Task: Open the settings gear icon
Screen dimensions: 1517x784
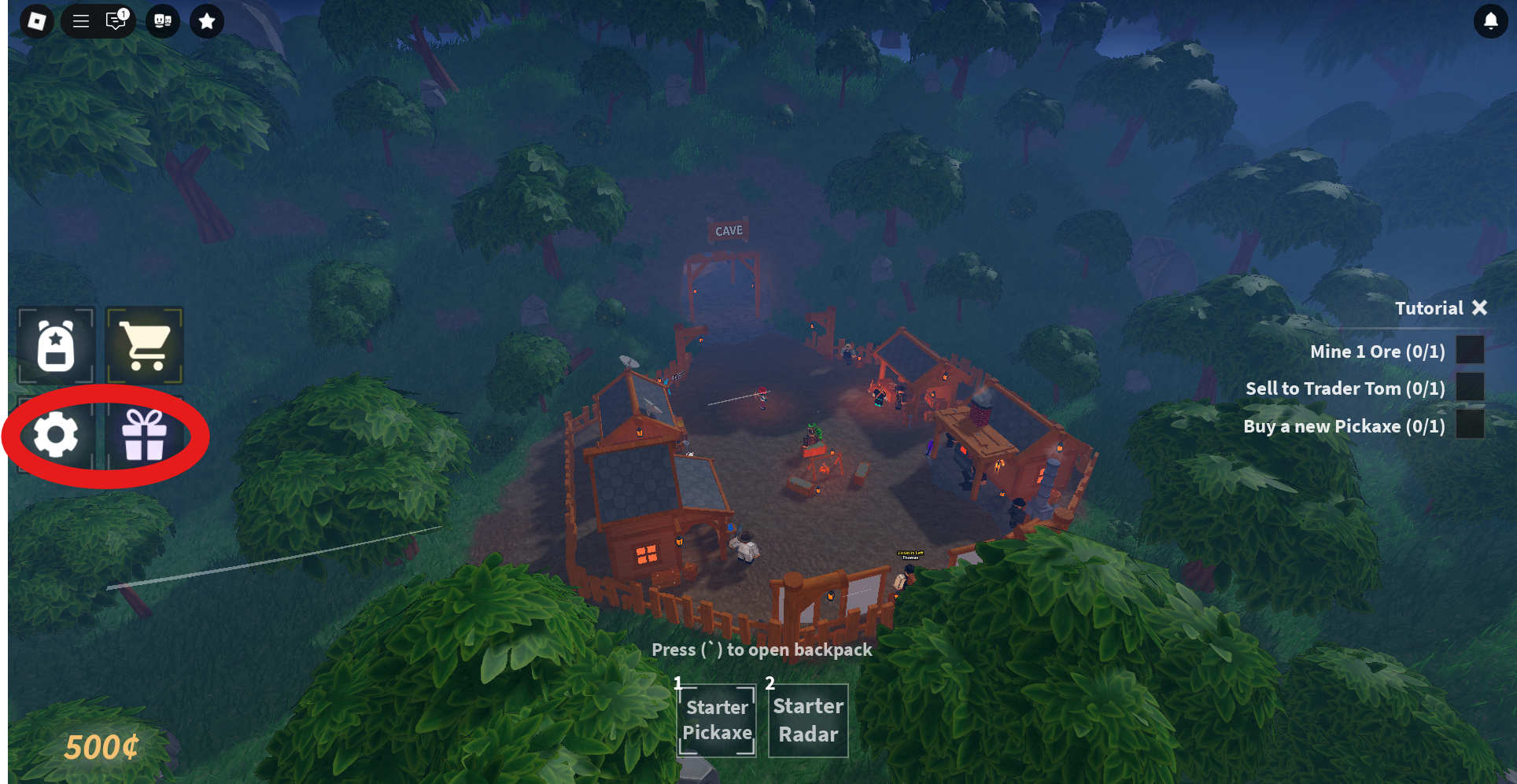Action: coord(56,436)
